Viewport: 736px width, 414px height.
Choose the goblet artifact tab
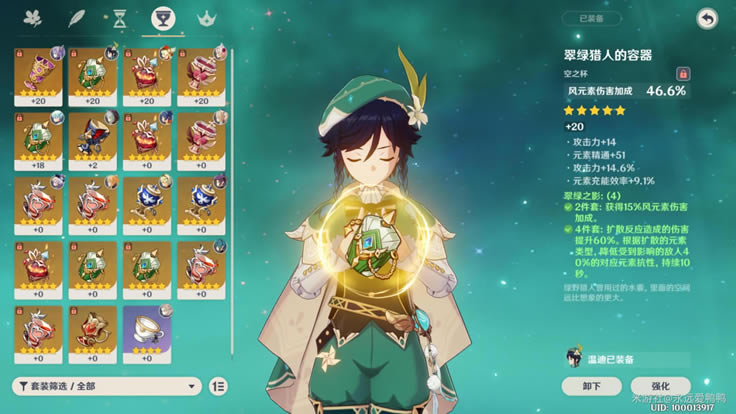point(161,19)
